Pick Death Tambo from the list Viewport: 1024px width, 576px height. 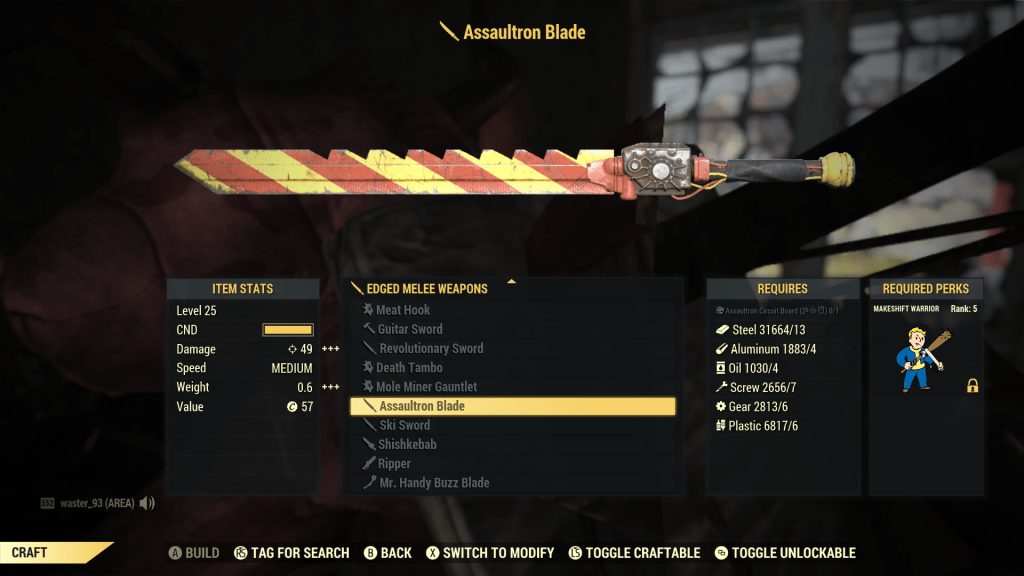(x=409, y=367)
